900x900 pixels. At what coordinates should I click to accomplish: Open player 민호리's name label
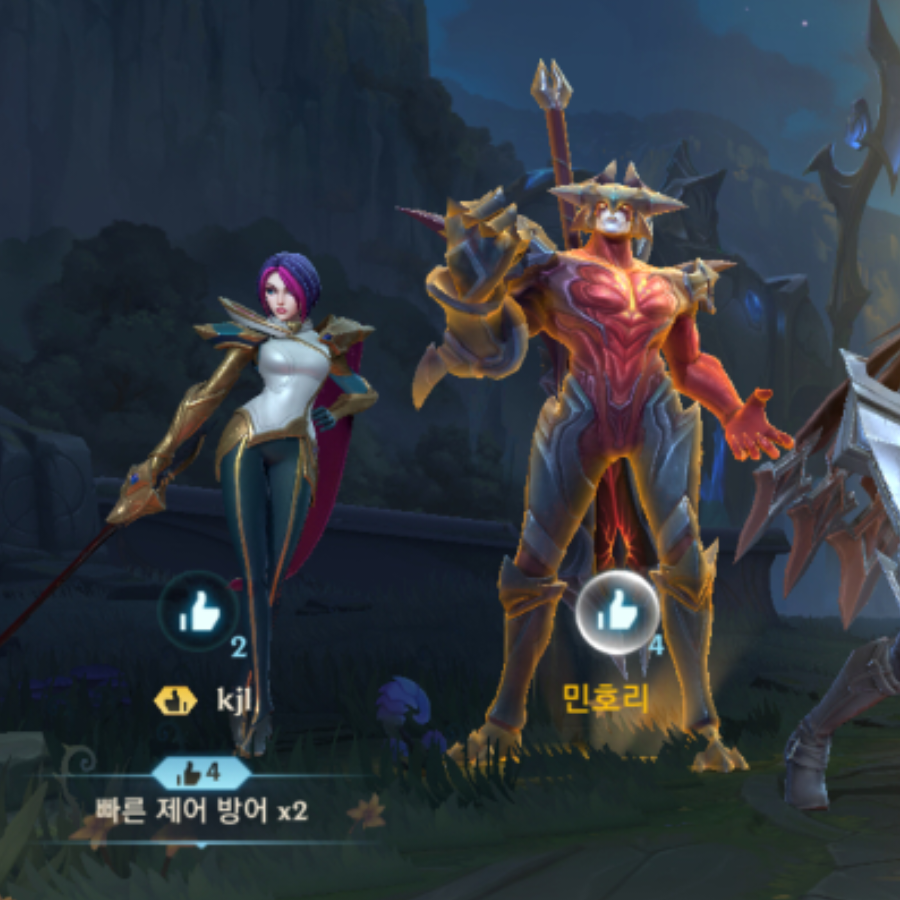click(606, 699)
